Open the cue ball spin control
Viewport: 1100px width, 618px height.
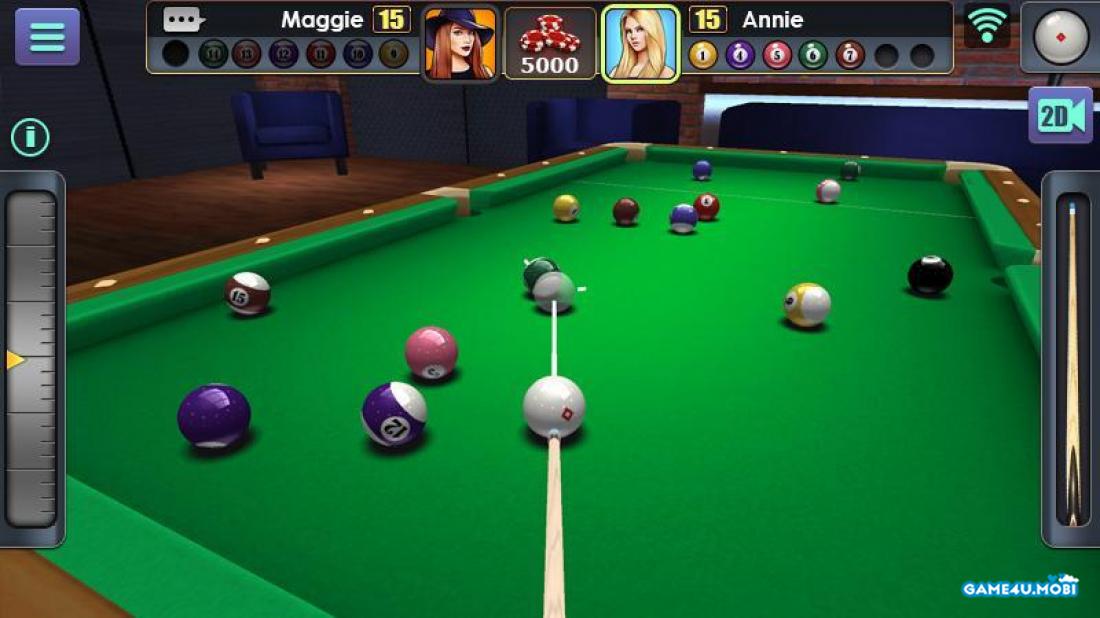tap(1060, 36)
